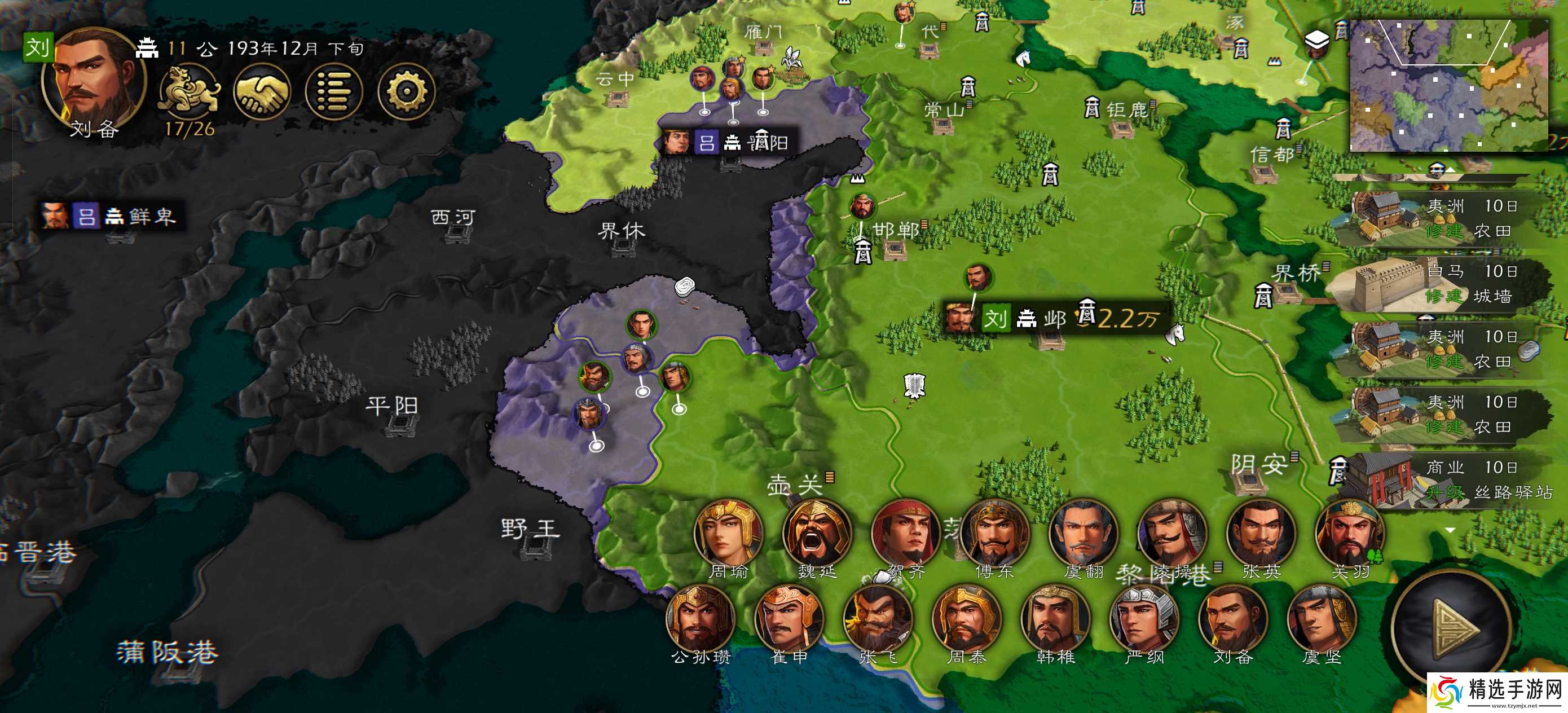The image size is (1568, 713).
Task: Click the minimap
Action: 1448,85
